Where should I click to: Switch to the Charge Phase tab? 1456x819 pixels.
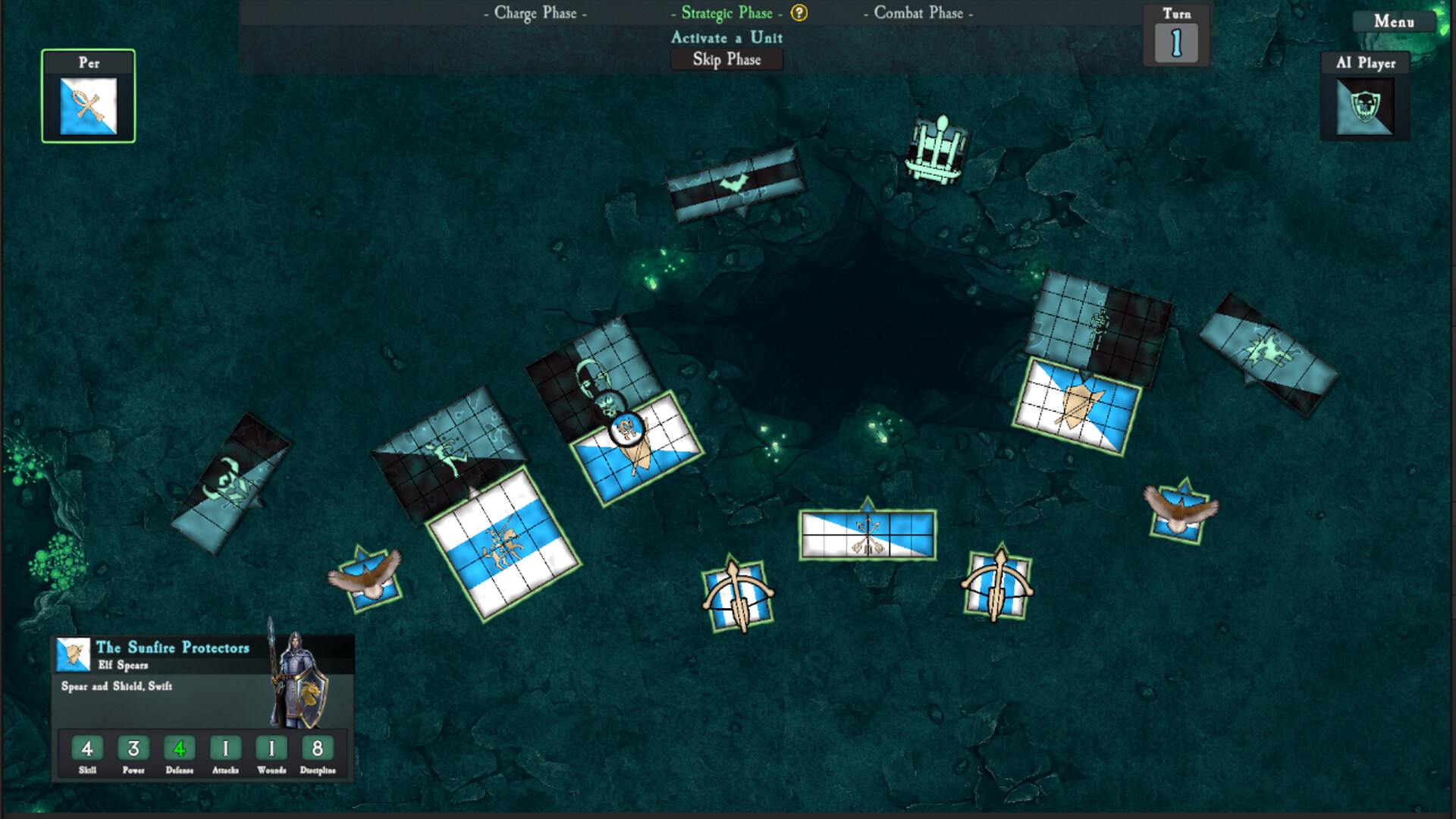click(x=535, y=13)
